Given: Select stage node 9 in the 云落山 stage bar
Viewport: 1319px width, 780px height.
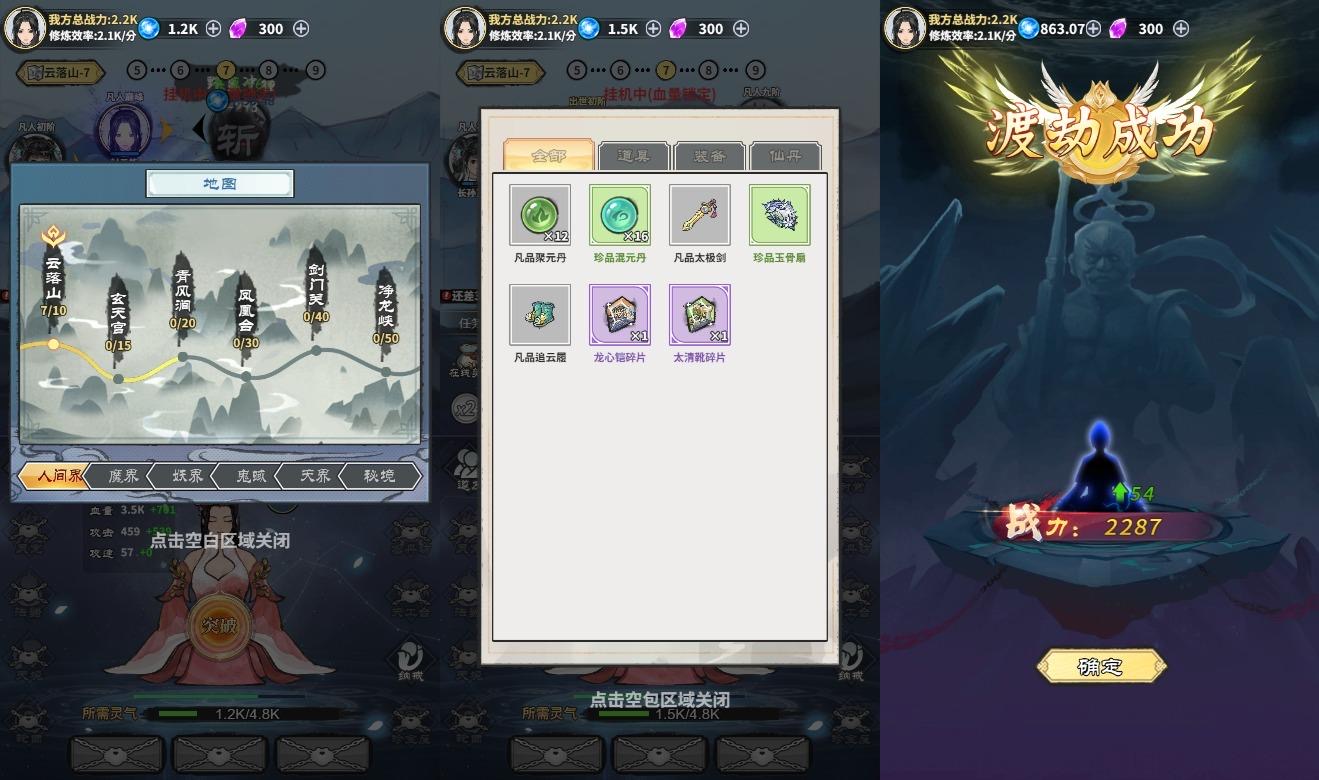Looking at the screenshot, I should (x=318, y=71).
